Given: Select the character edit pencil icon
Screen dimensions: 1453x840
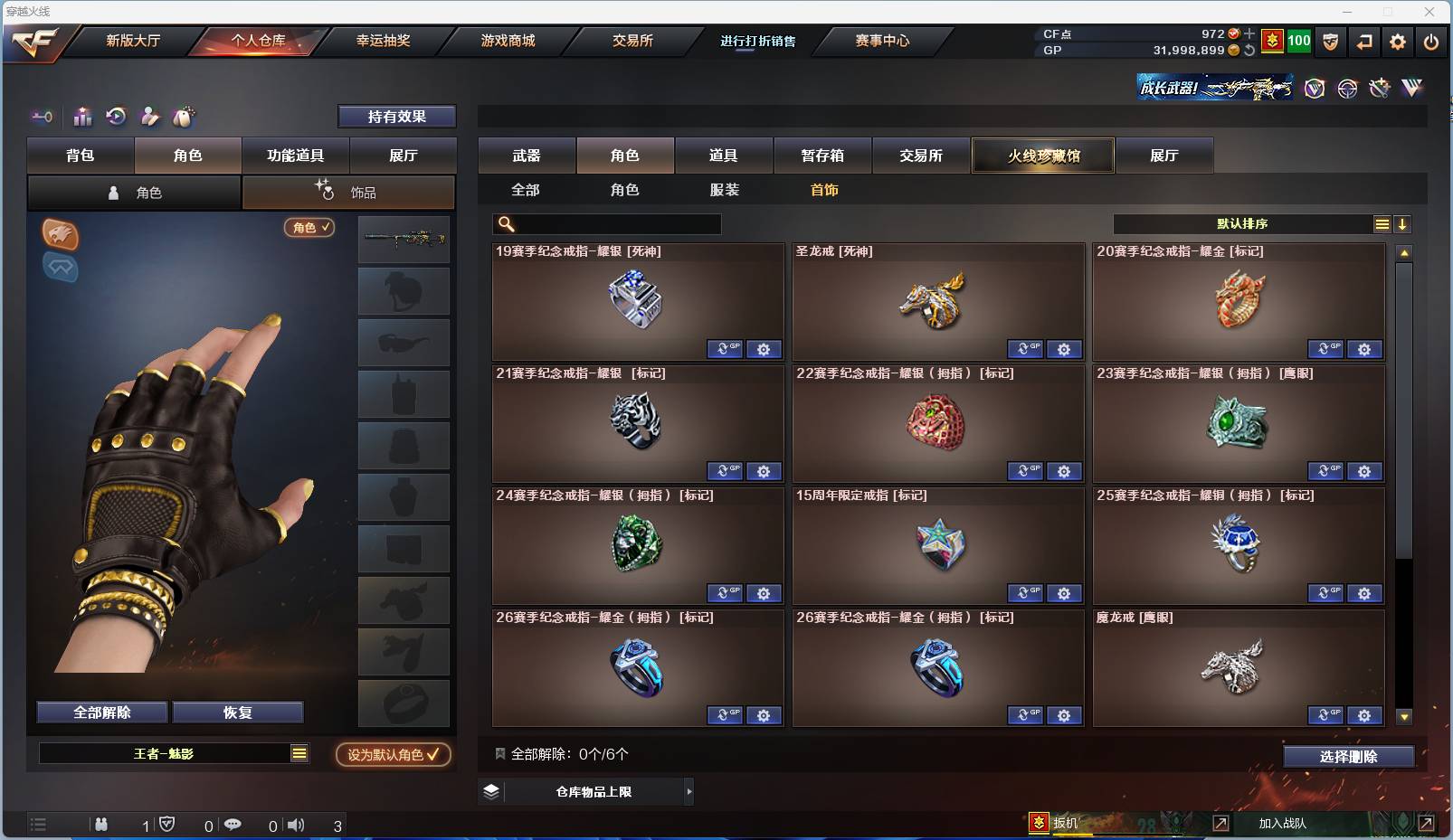Looking at the screenshot, I should pos(149,116).
